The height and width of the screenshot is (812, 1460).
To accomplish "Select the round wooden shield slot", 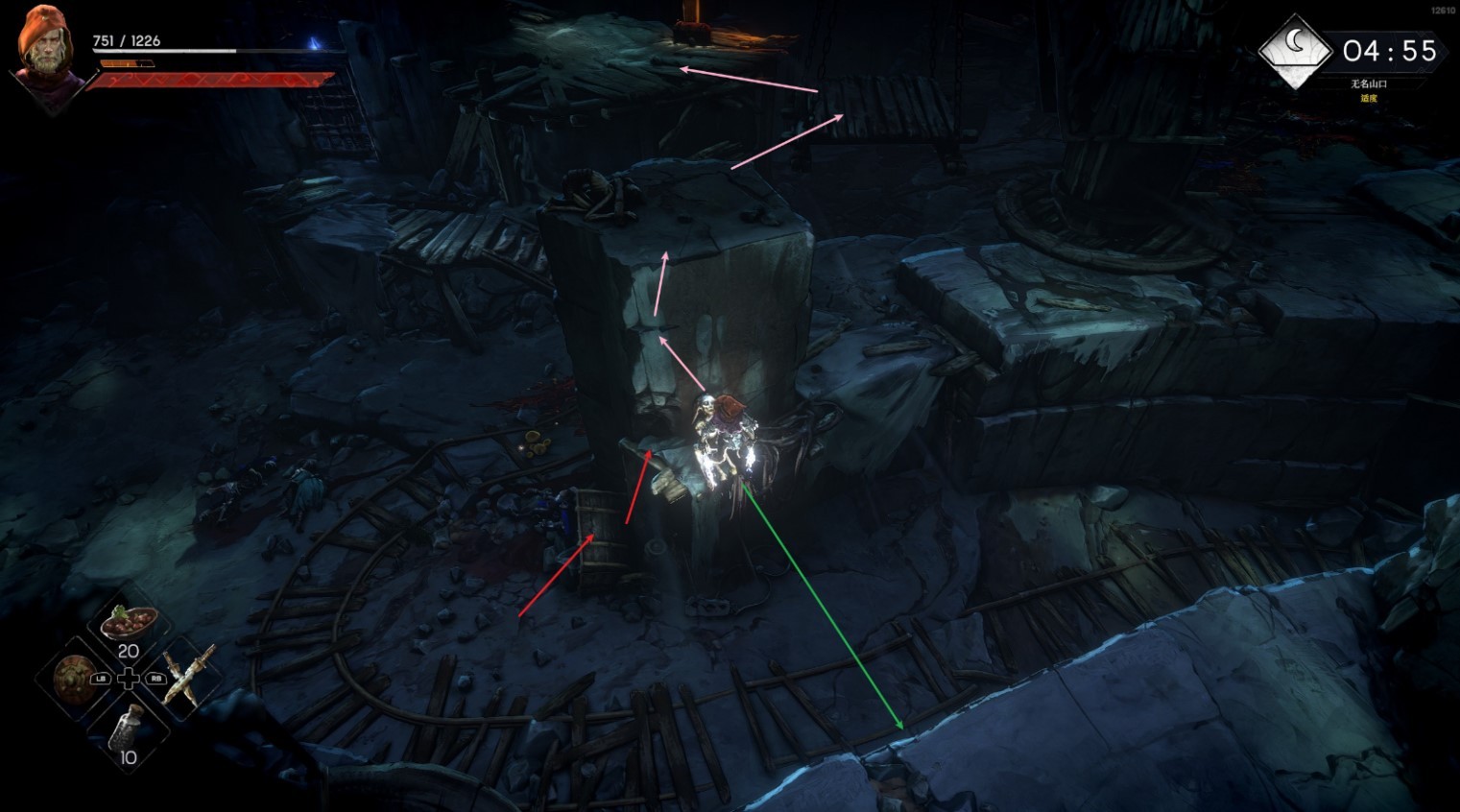I will click(x=72, y=678).
